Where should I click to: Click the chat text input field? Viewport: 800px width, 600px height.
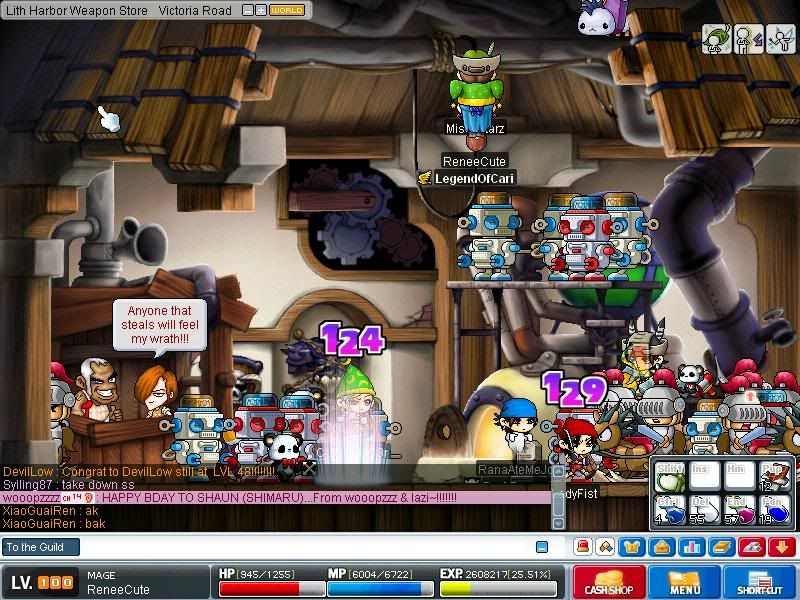point(300,547)
